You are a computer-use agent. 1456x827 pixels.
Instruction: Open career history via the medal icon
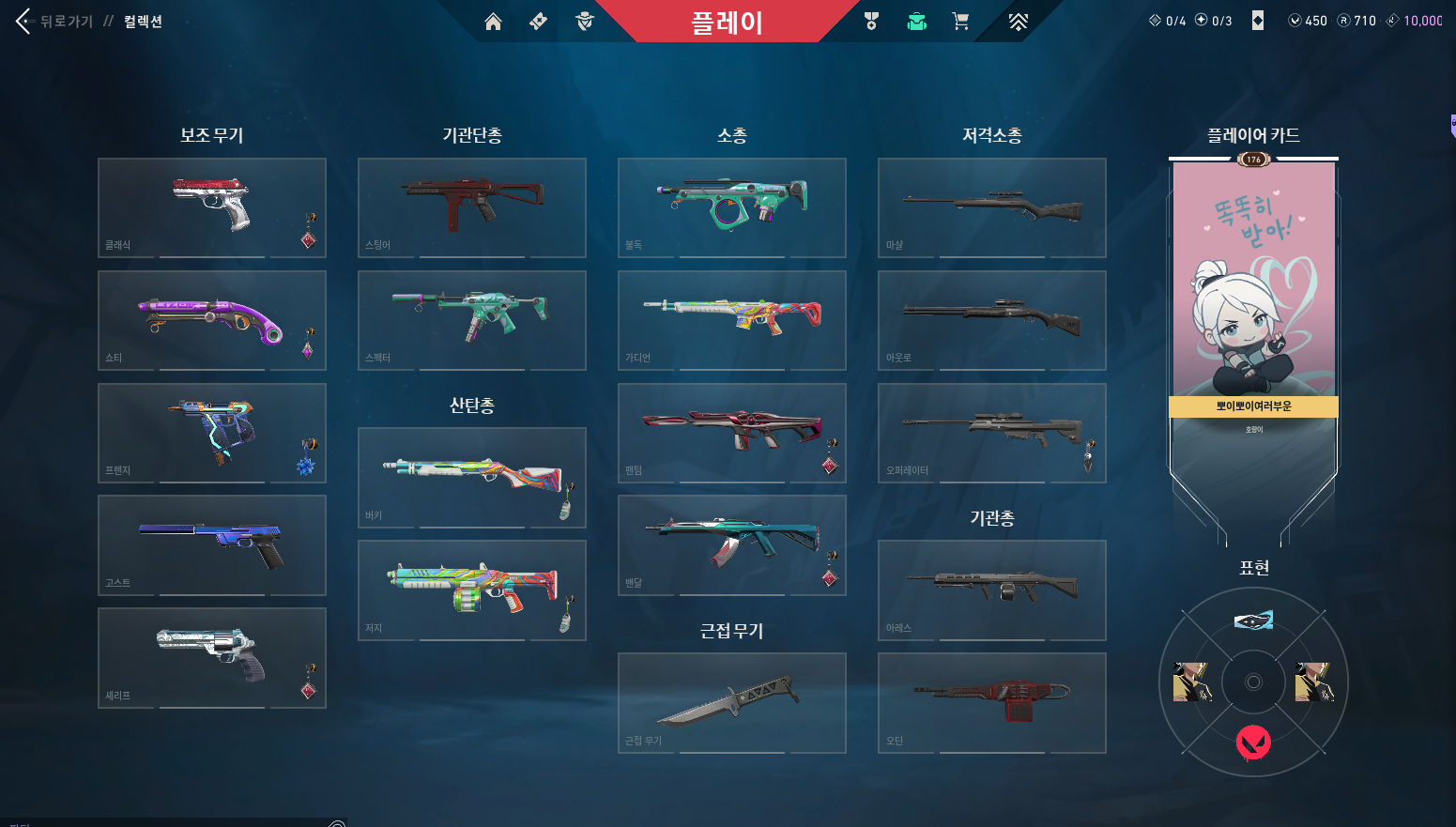coord(871,20)
